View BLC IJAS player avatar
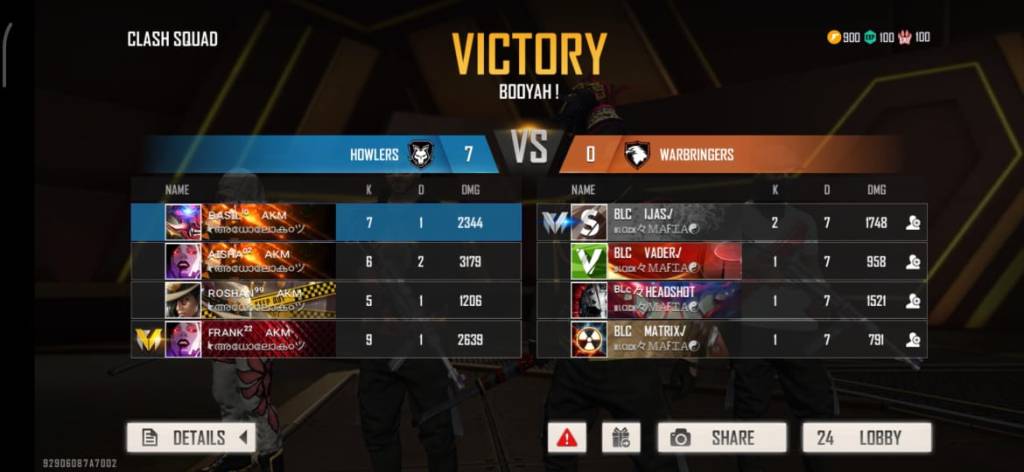 pos(589,222)
